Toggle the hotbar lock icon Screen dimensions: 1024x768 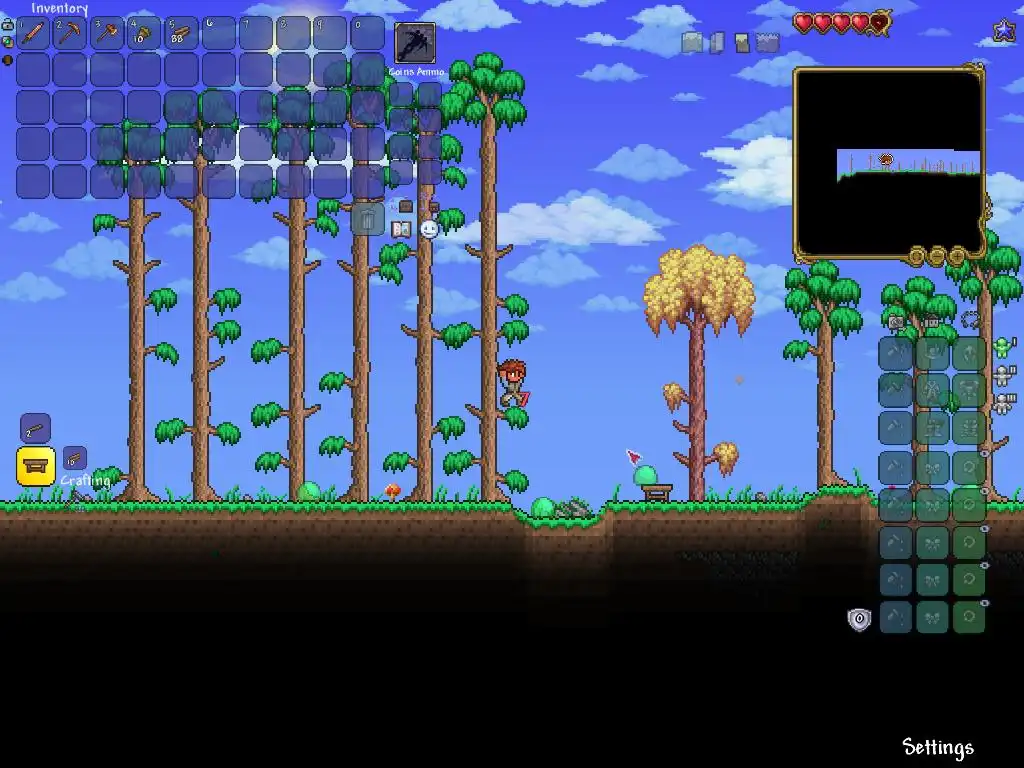pos(7,26)
